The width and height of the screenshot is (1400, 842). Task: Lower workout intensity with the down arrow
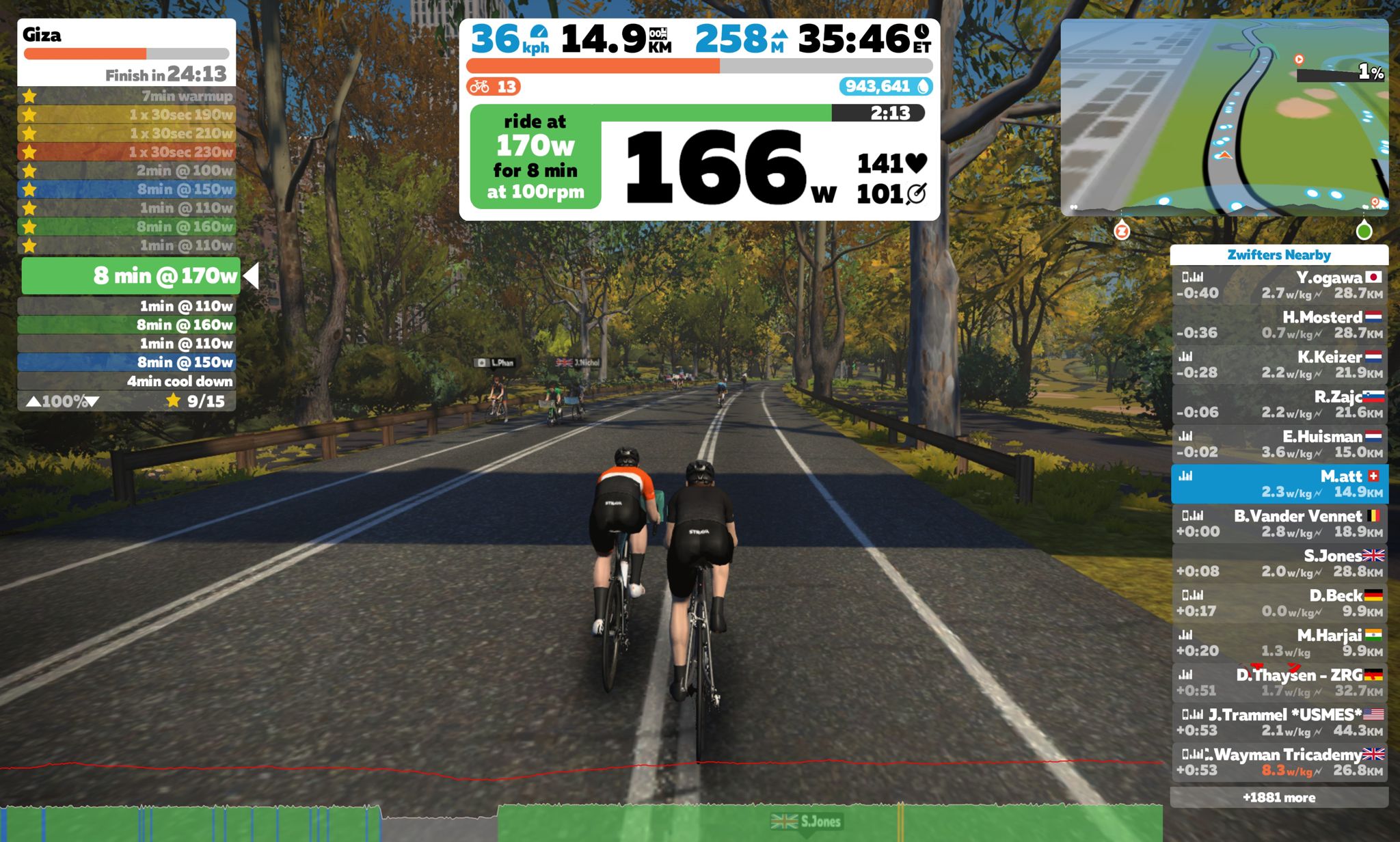pyautogui.click(x=93, y=402)
